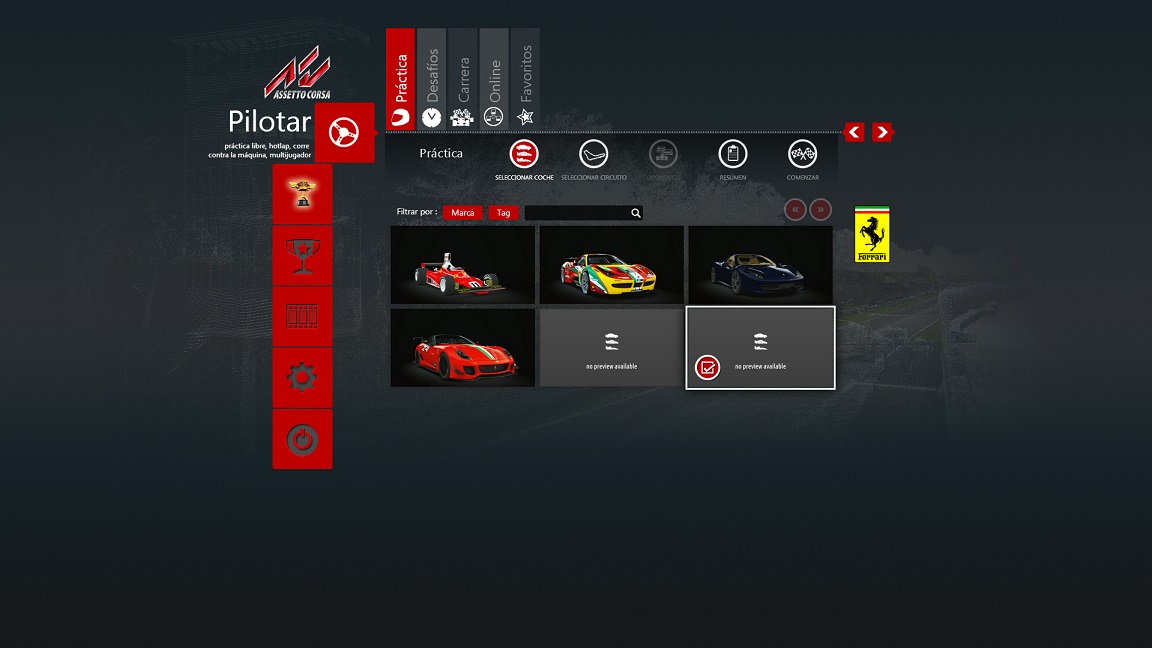
Task: Filter cars by Marca
Action: pyautogui.click(x=463, y=213)
